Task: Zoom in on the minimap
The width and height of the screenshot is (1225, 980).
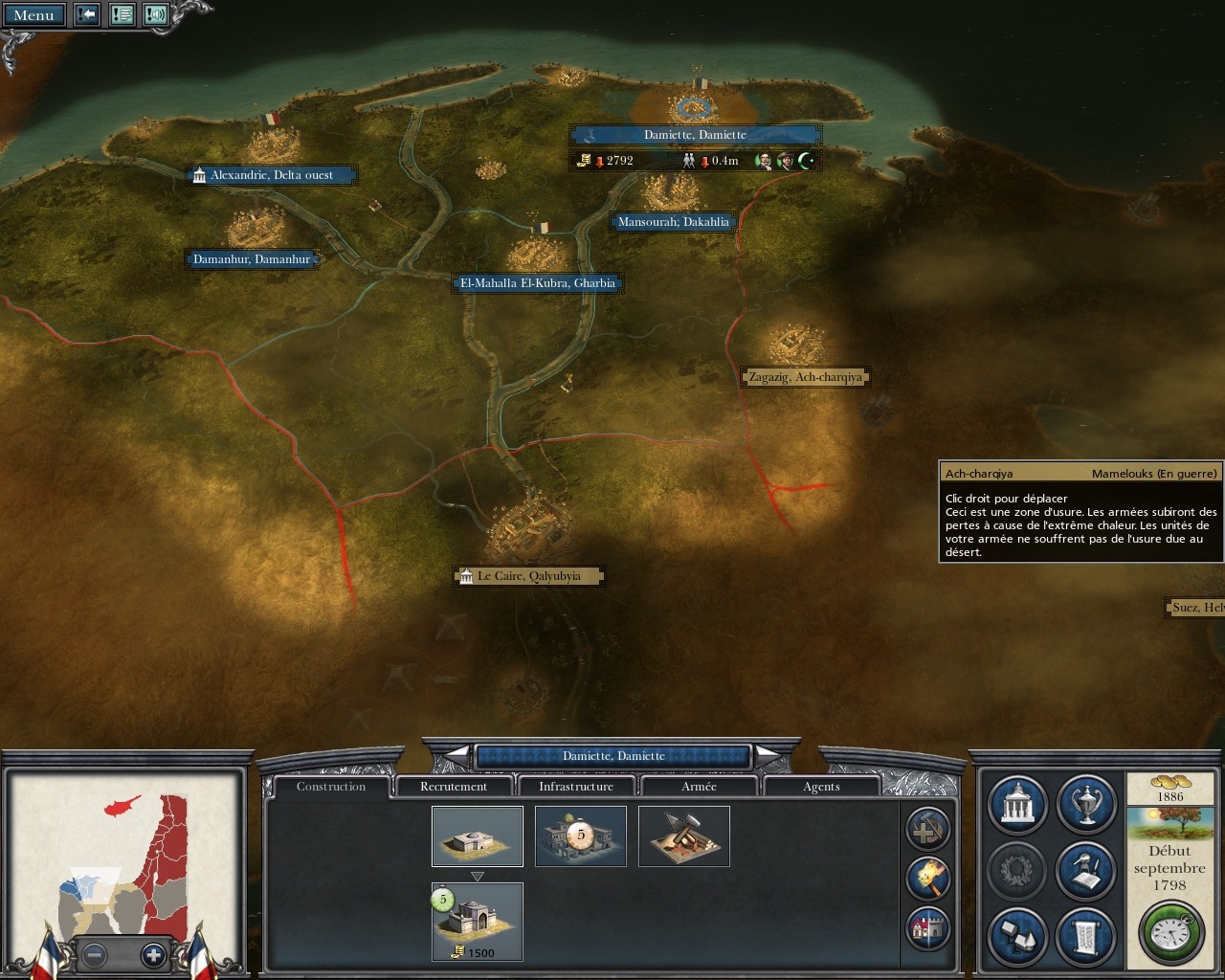Action: point(153,954)
